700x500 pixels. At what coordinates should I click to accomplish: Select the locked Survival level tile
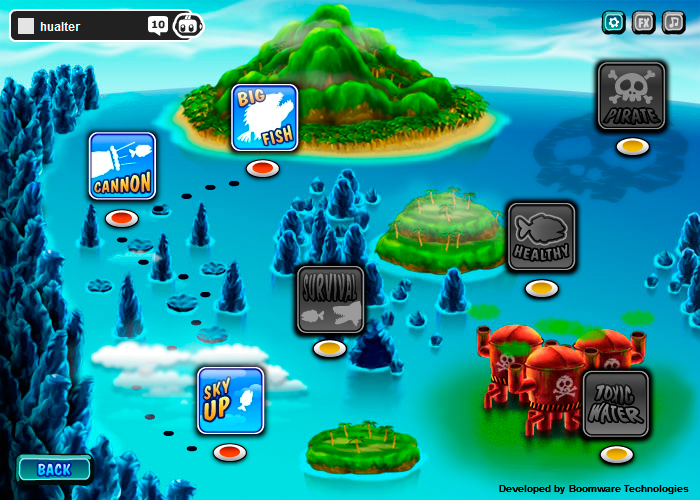coord(330,299)
